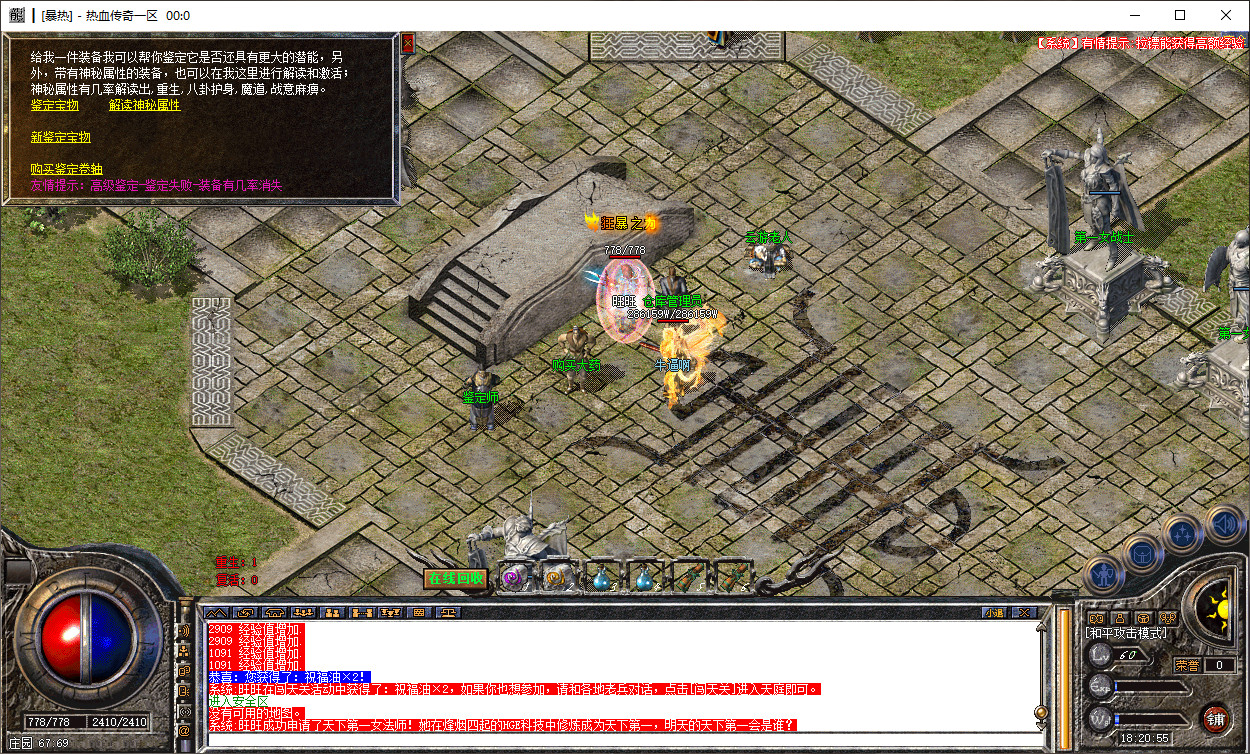Close the NPC dialogue panel
The width and height of the screenshot is (1250, 754).
(x=407, y=44)
